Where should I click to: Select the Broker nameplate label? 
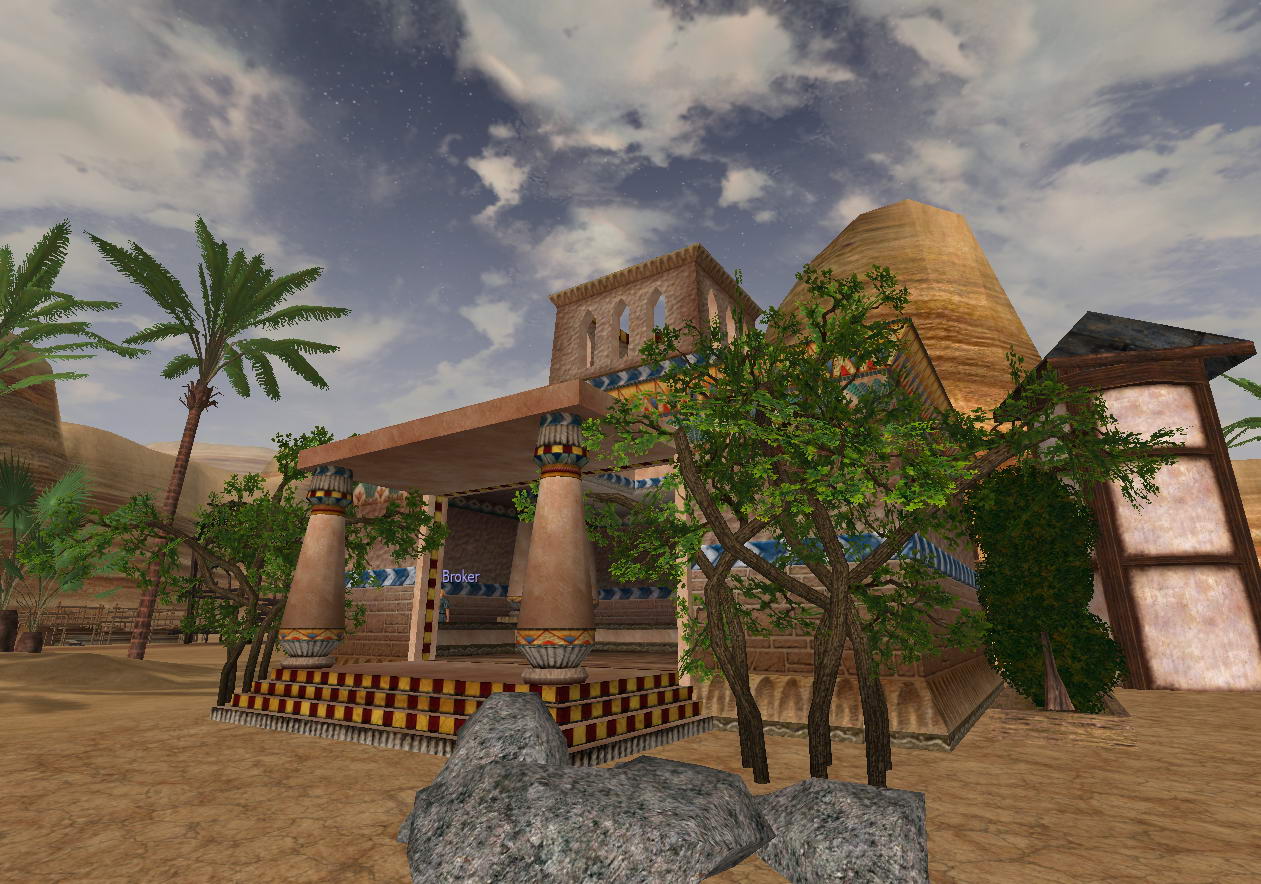[x=460, y=577]
